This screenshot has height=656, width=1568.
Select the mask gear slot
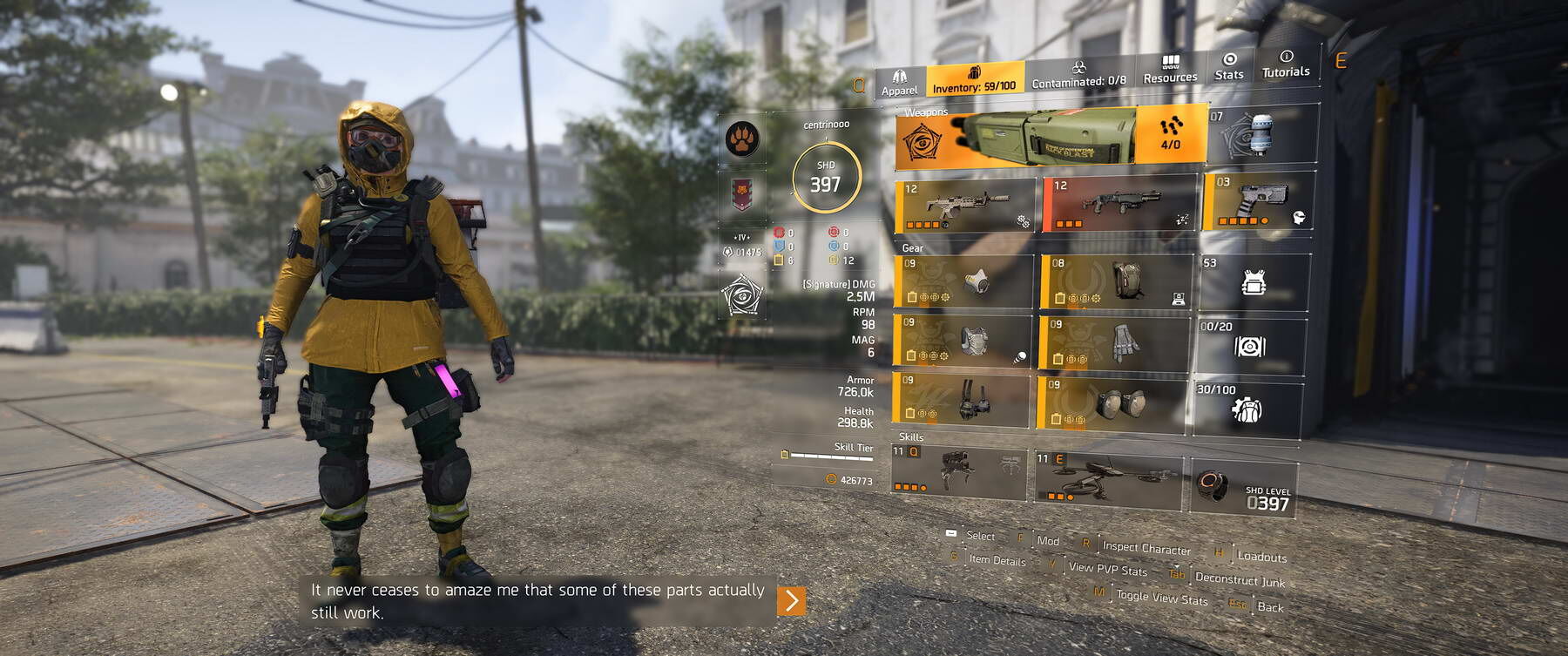point(964,281)
